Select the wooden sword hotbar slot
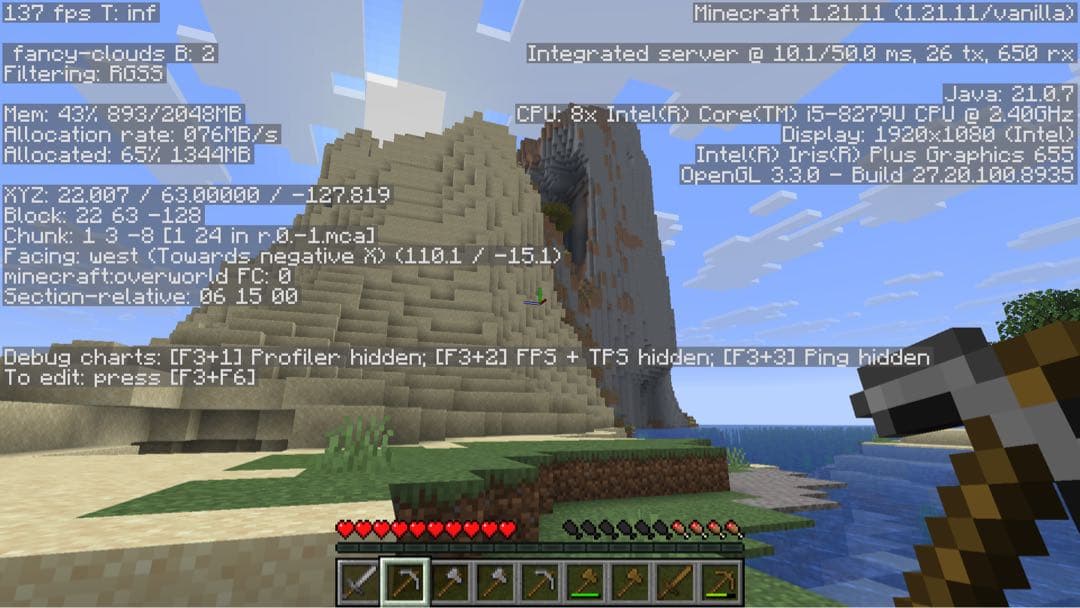 (x=678, y=582)
